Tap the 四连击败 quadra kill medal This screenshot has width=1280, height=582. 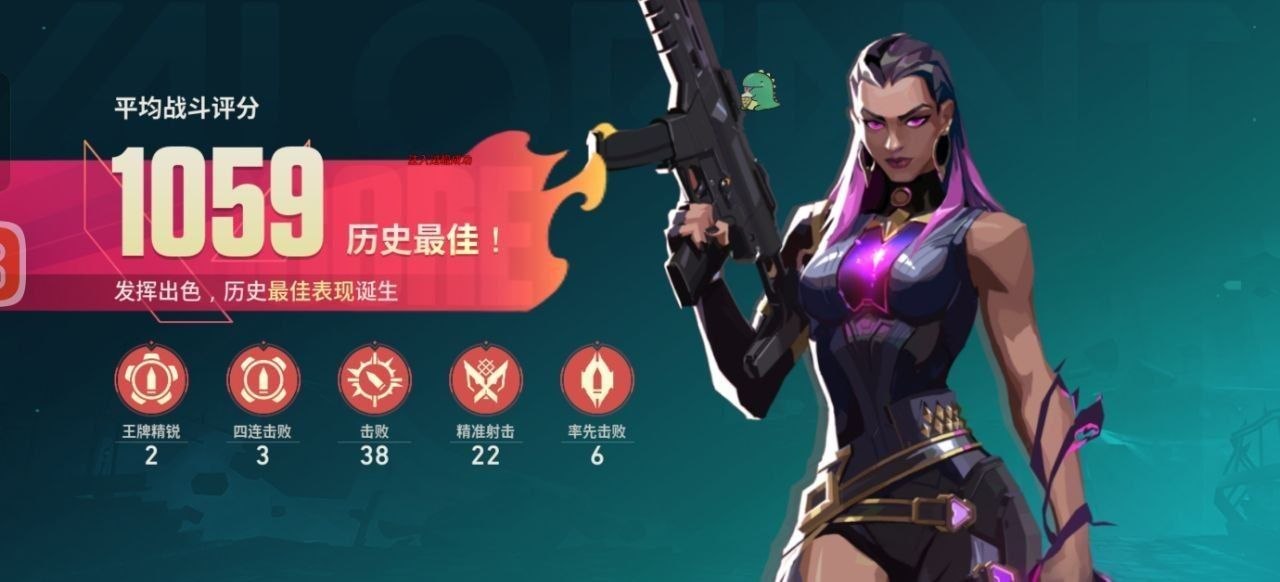(x=263, y=379)
